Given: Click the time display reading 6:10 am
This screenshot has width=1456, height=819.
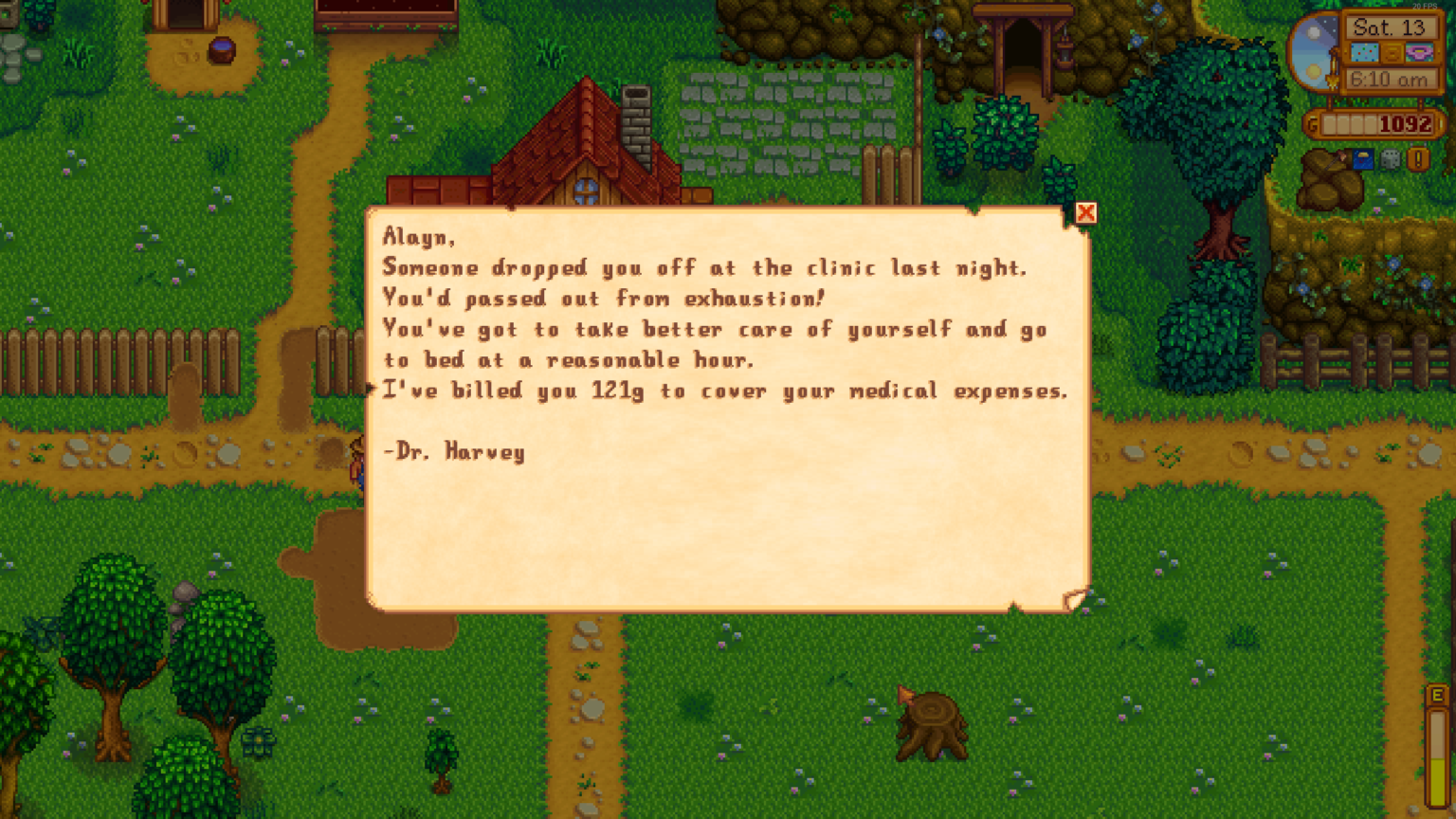Looking at the screenshot, I should (1390, 79).
